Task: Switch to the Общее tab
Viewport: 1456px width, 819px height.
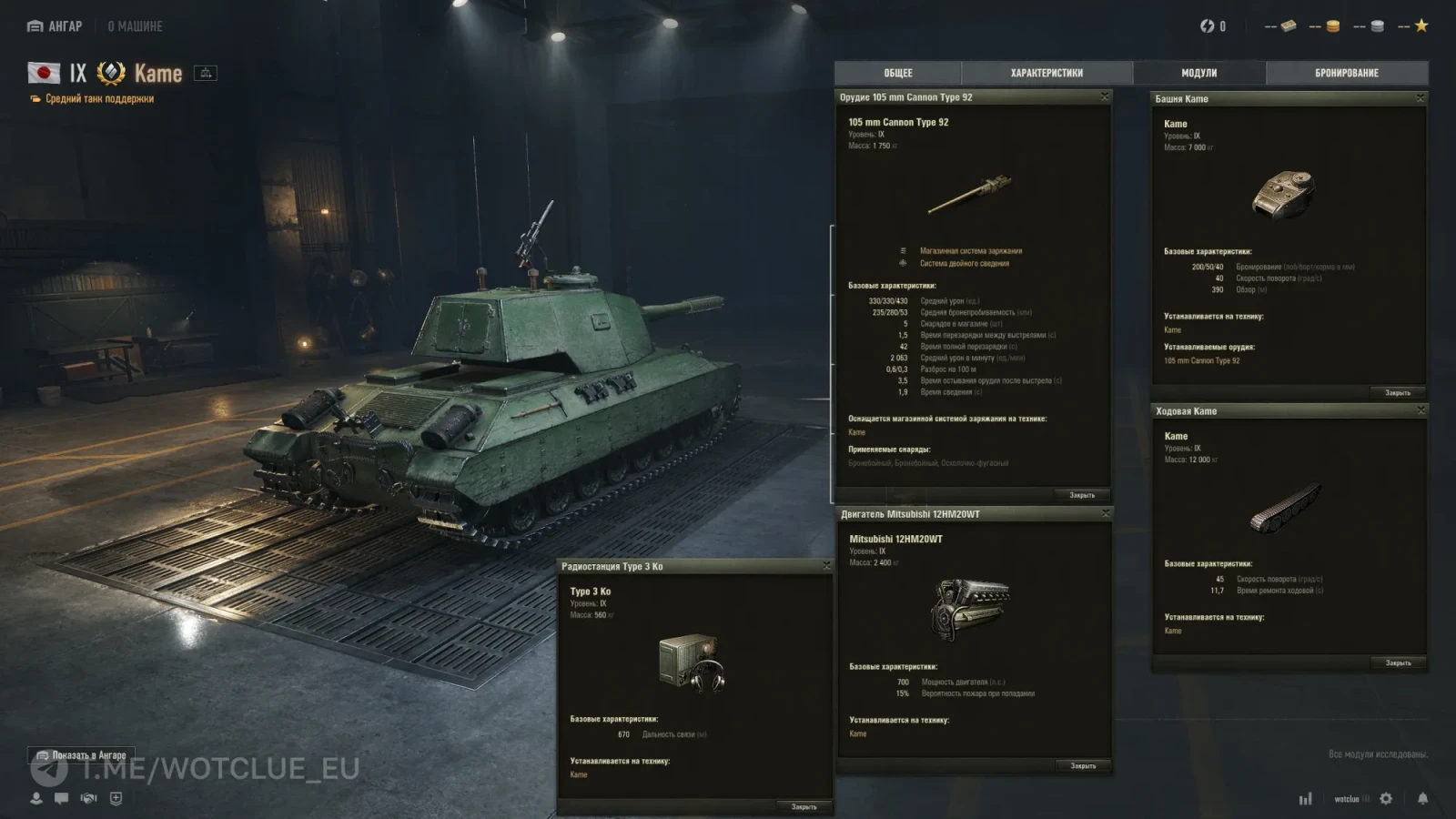Action: point(897,73)
